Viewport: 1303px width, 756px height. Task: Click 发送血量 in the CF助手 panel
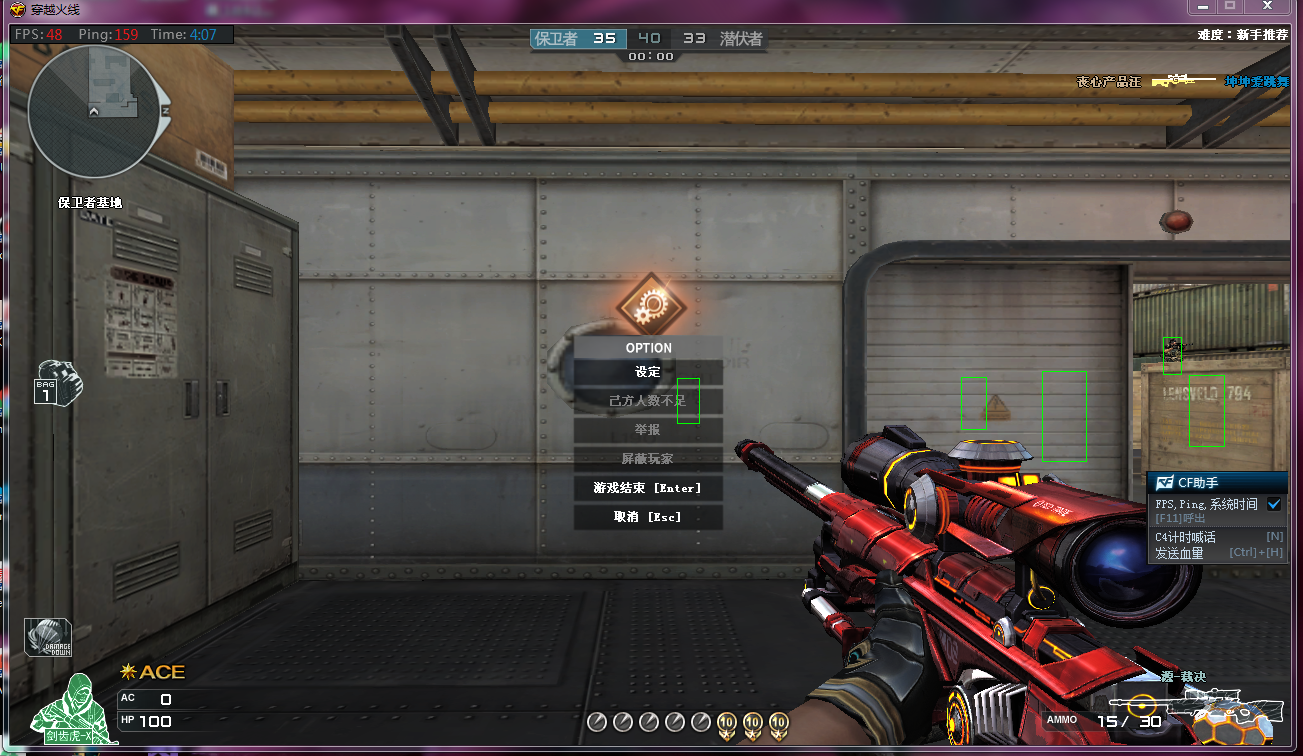[x=1180, y=553]
